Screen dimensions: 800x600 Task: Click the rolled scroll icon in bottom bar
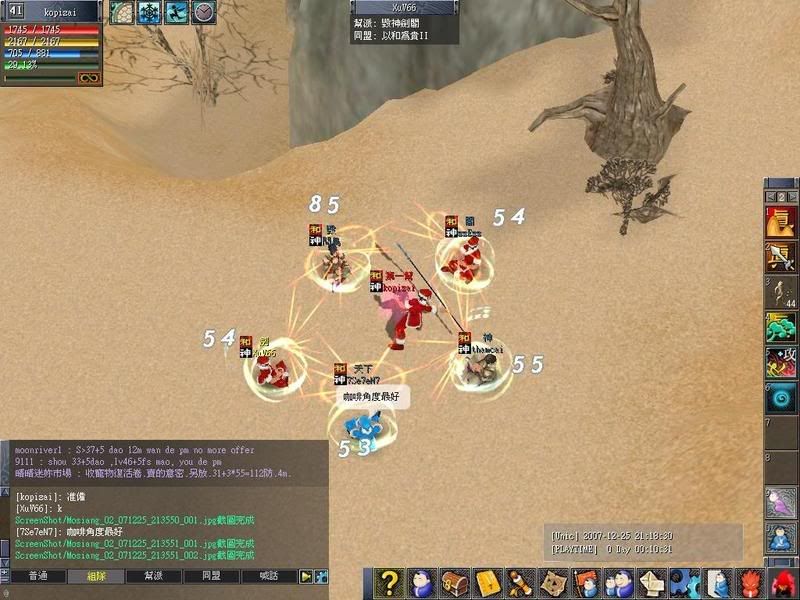[x=519, y=582]
